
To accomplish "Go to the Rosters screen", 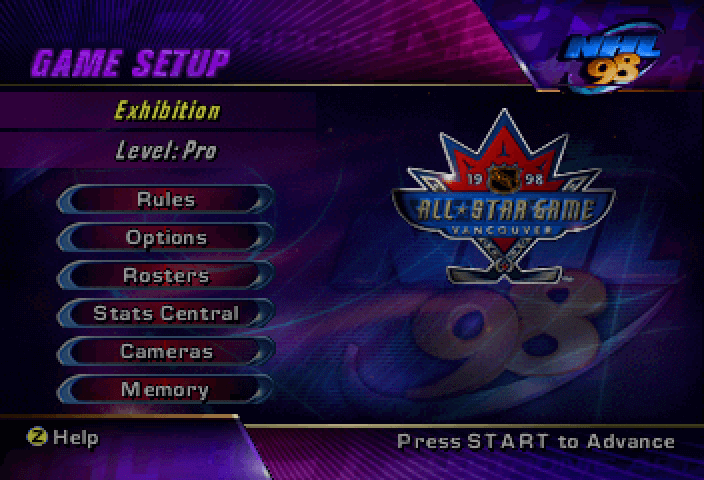I will click(x=166, y=275).
